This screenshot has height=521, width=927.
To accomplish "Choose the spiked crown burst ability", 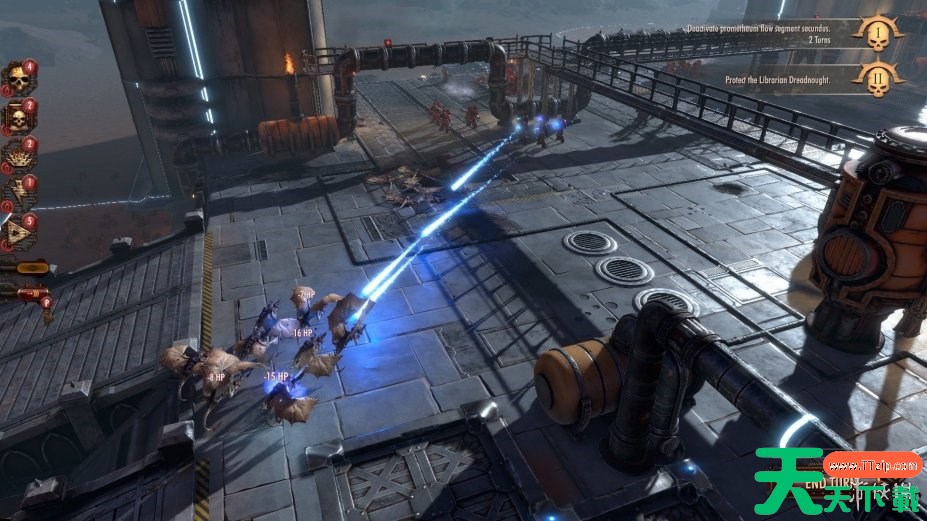I will click(x=17, y=155).
